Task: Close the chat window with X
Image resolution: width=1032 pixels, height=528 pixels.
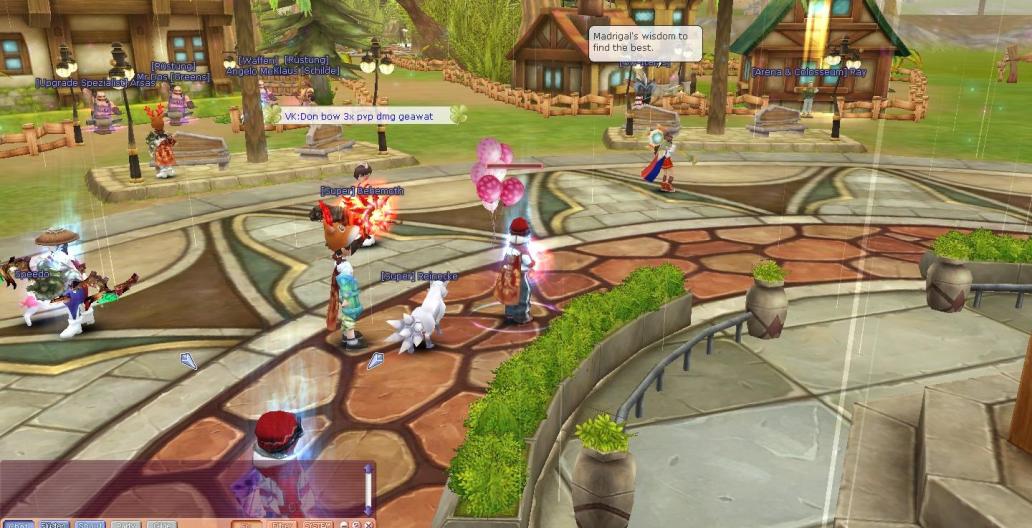Action: click(x=369, y=525)
